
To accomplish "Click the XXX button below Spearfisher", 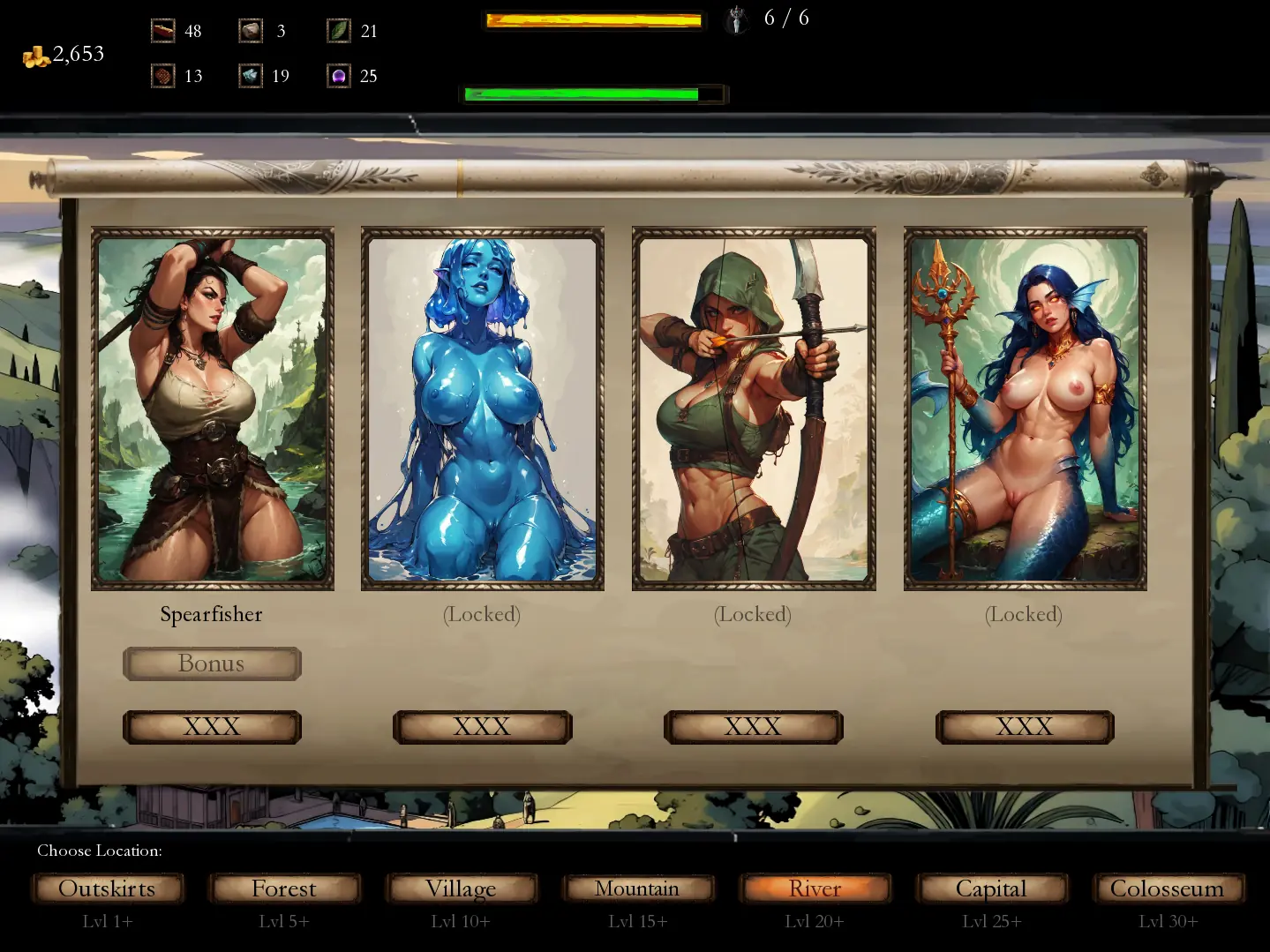I will 212,727.
